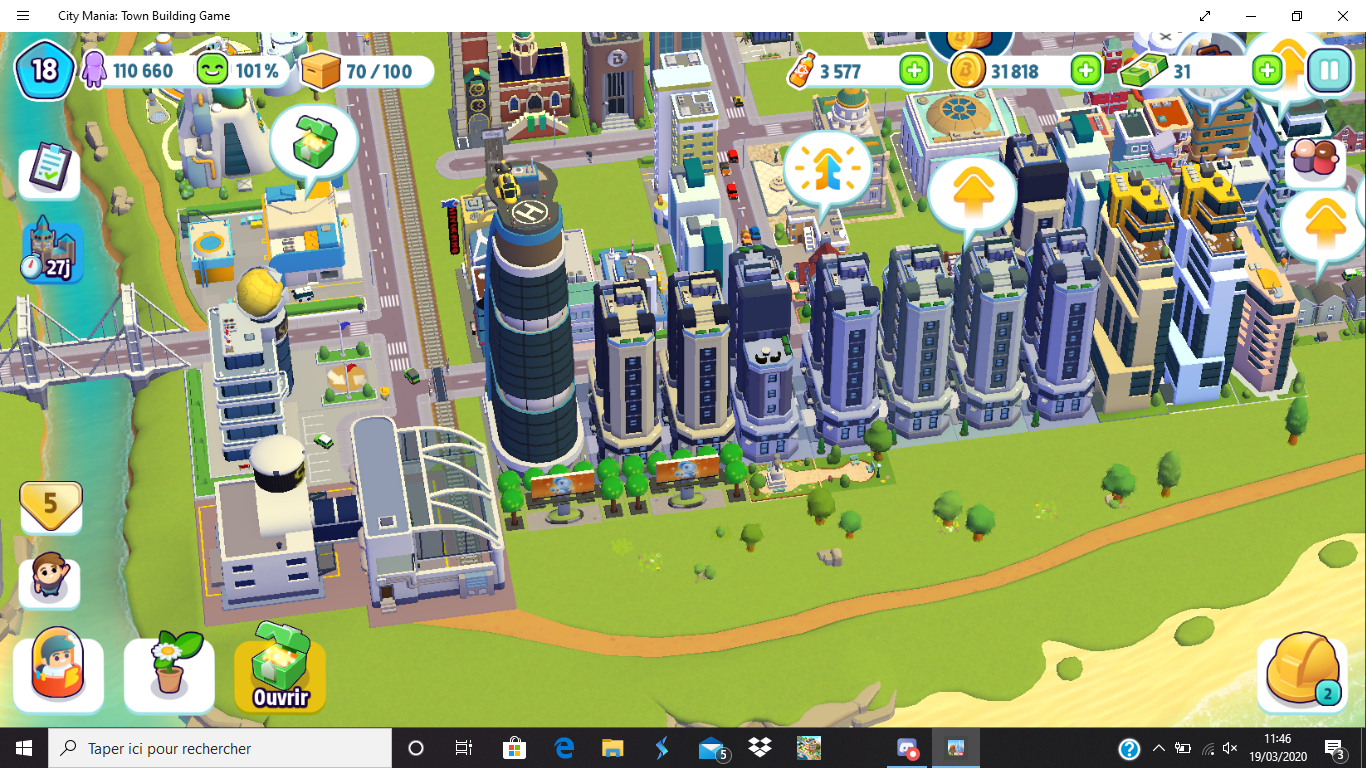Open the friends icon with two faces
Screen dimensions: 1366x768
pos(1315,158)
